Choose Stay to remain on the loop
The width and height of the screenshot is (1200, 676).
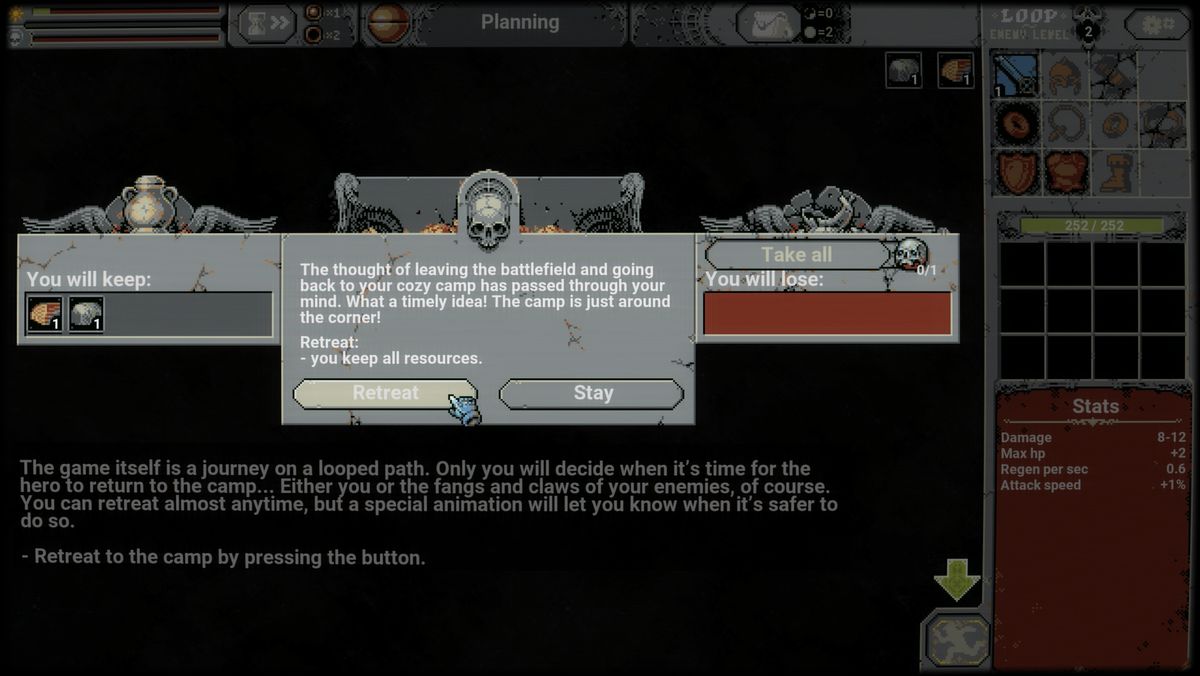tap(592, 393)
